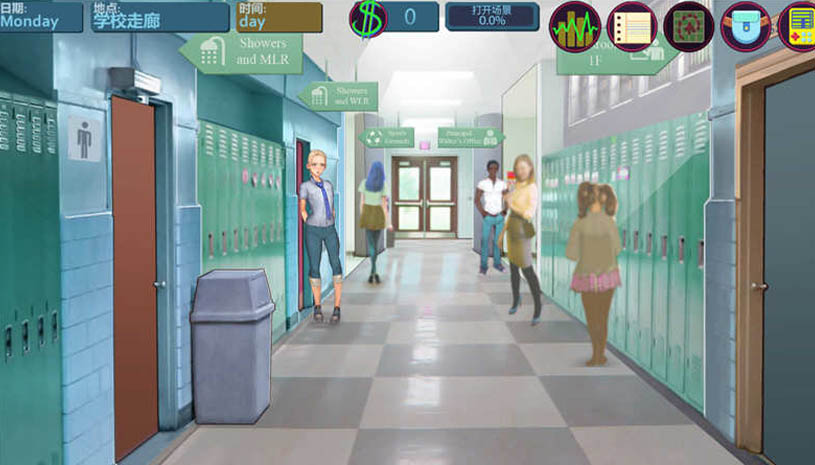Select the Sports Grounds sign

[x=387, y=138]
